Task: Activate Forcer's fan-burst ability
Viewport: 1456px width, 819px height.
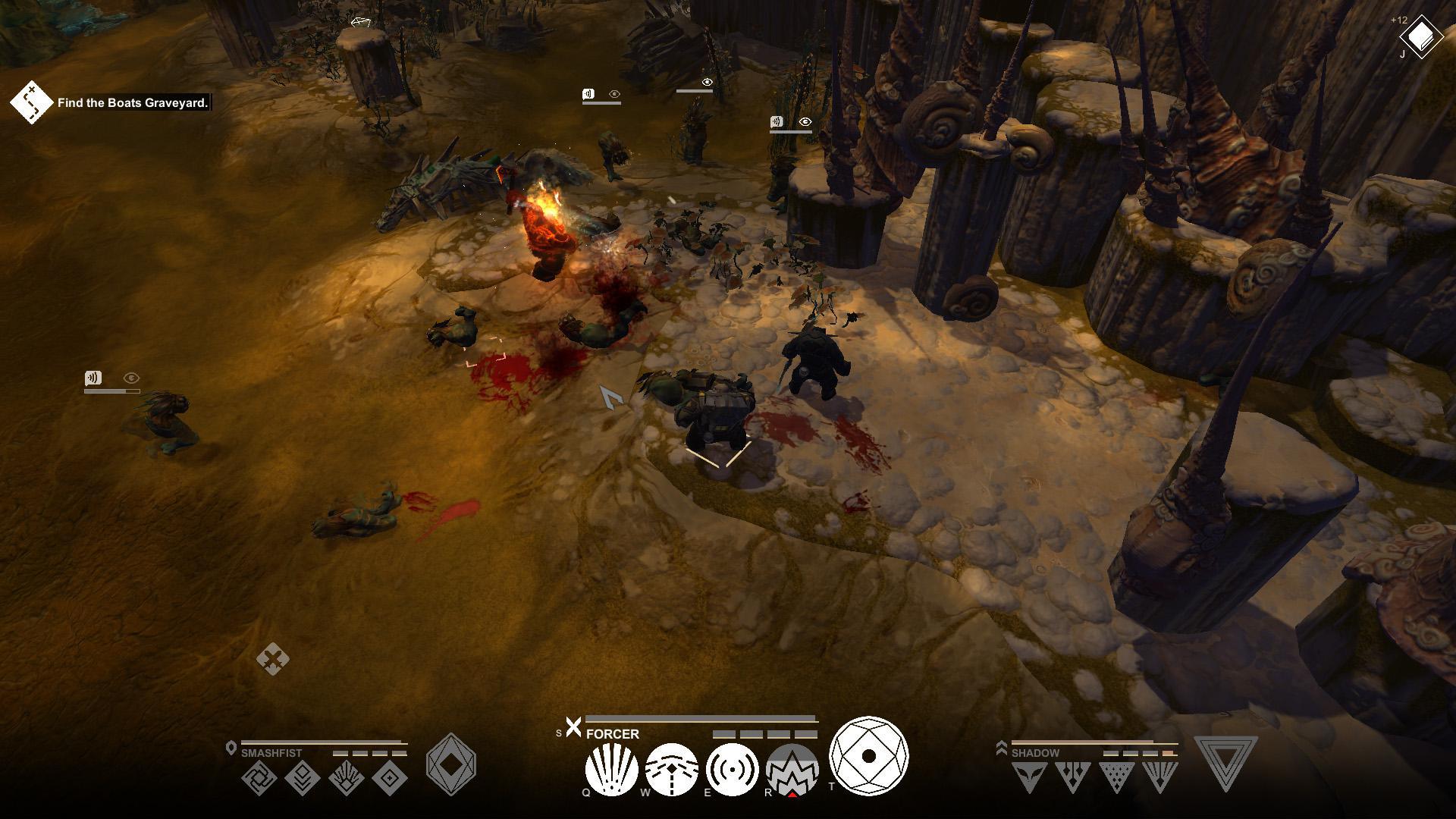Action: coord(611,770)
